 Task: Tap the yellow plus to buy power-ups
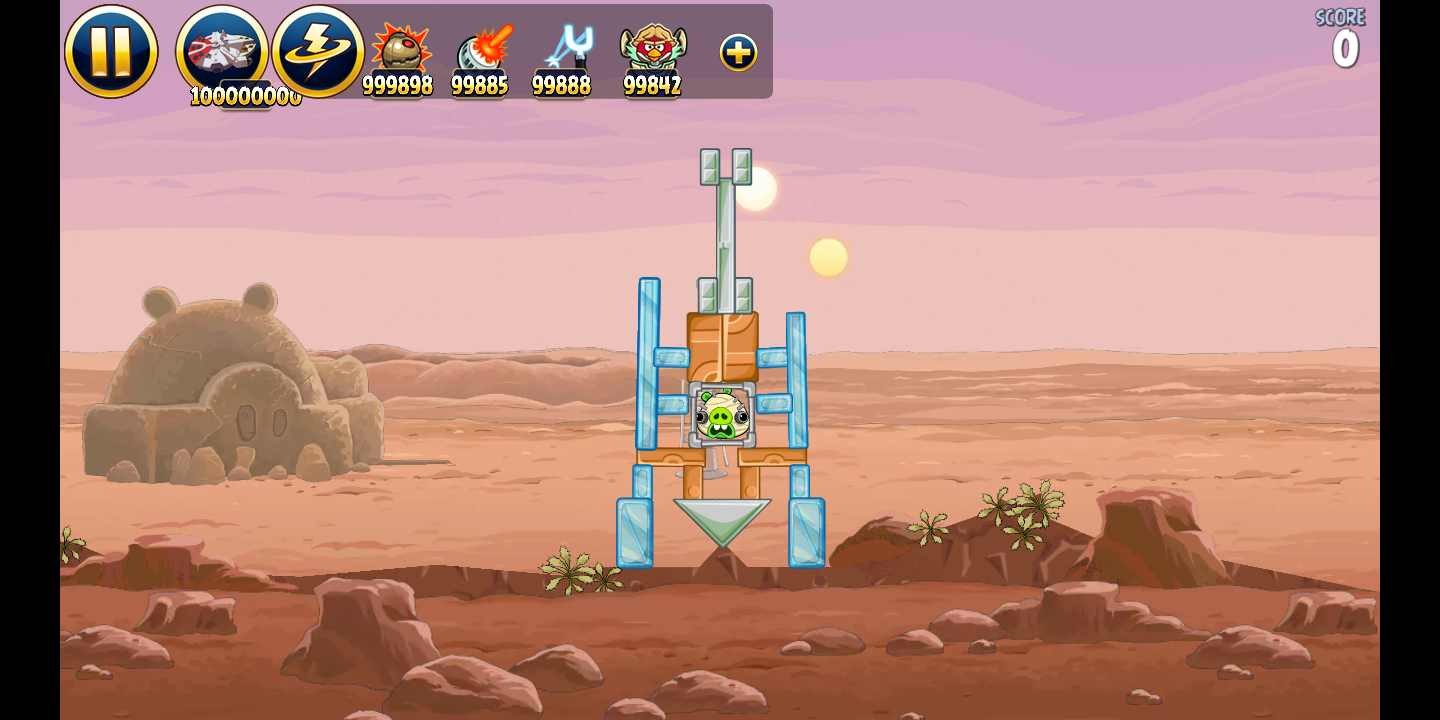pos(738,53)
